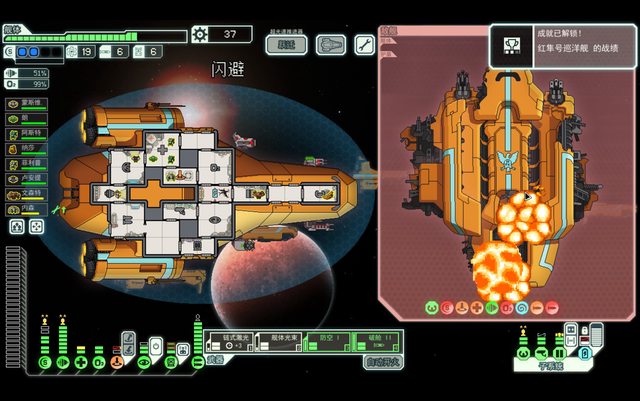Click the 跃迁 jump button
Image resolution: width=640 pixels, height=401 pixels.
(287, 44)
